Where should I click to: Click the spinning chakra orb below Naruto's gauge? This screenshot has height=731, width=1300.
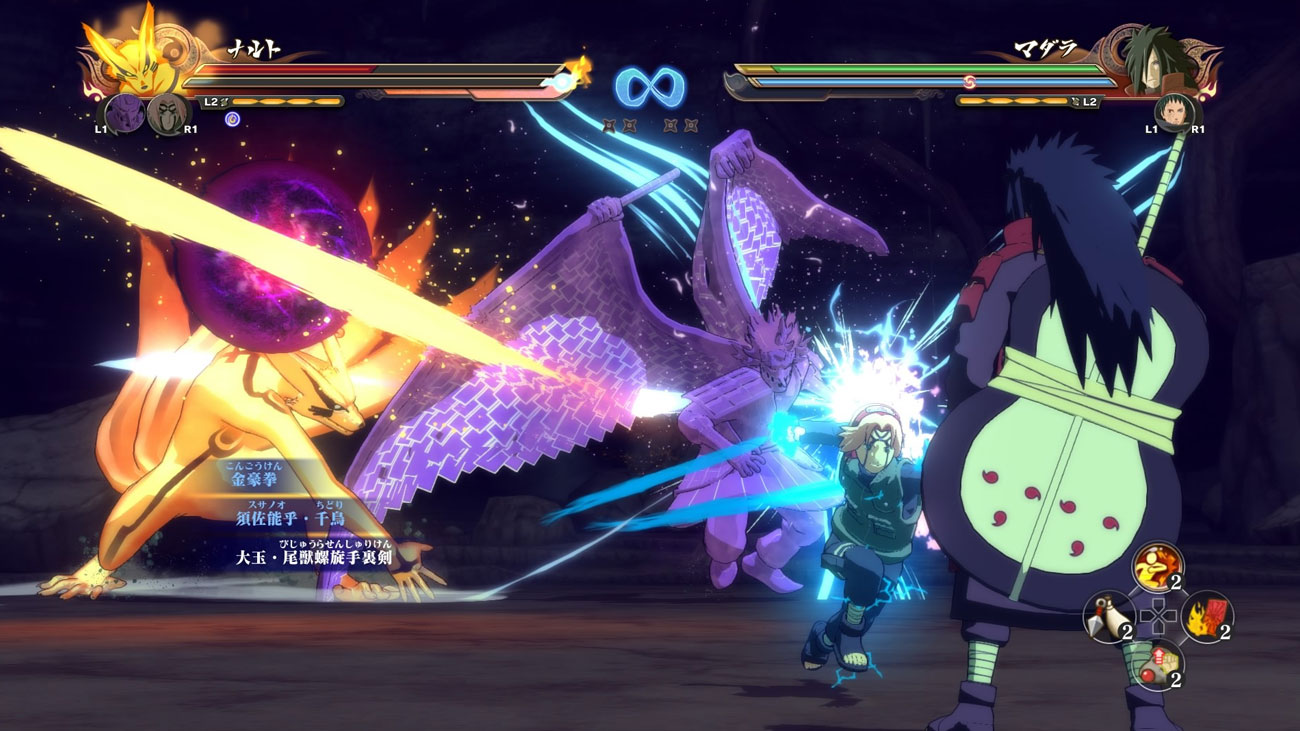click(x=233, y=119)
